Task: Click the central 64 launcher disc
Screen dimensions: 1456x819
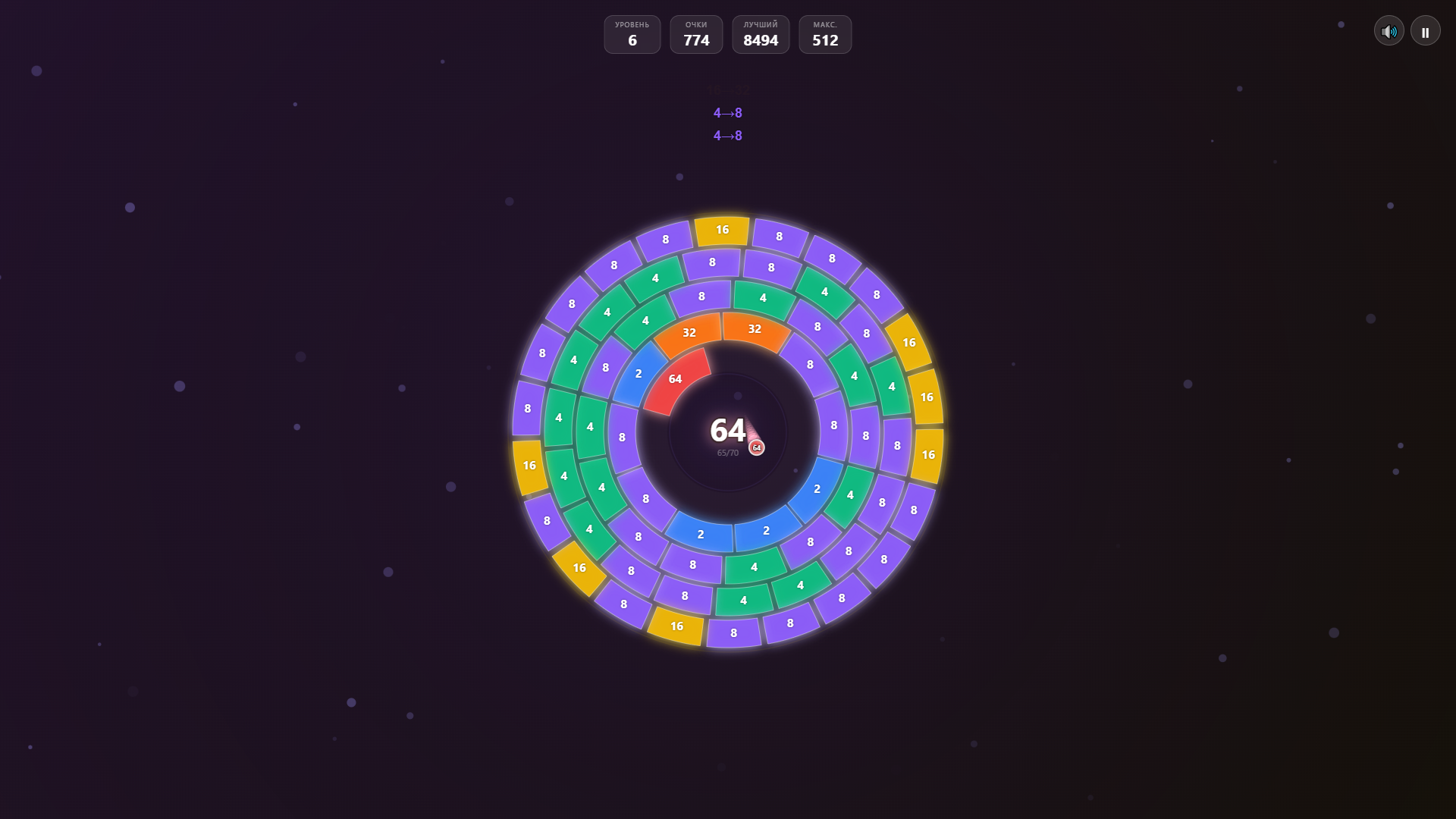Action: tap(726, 432)
